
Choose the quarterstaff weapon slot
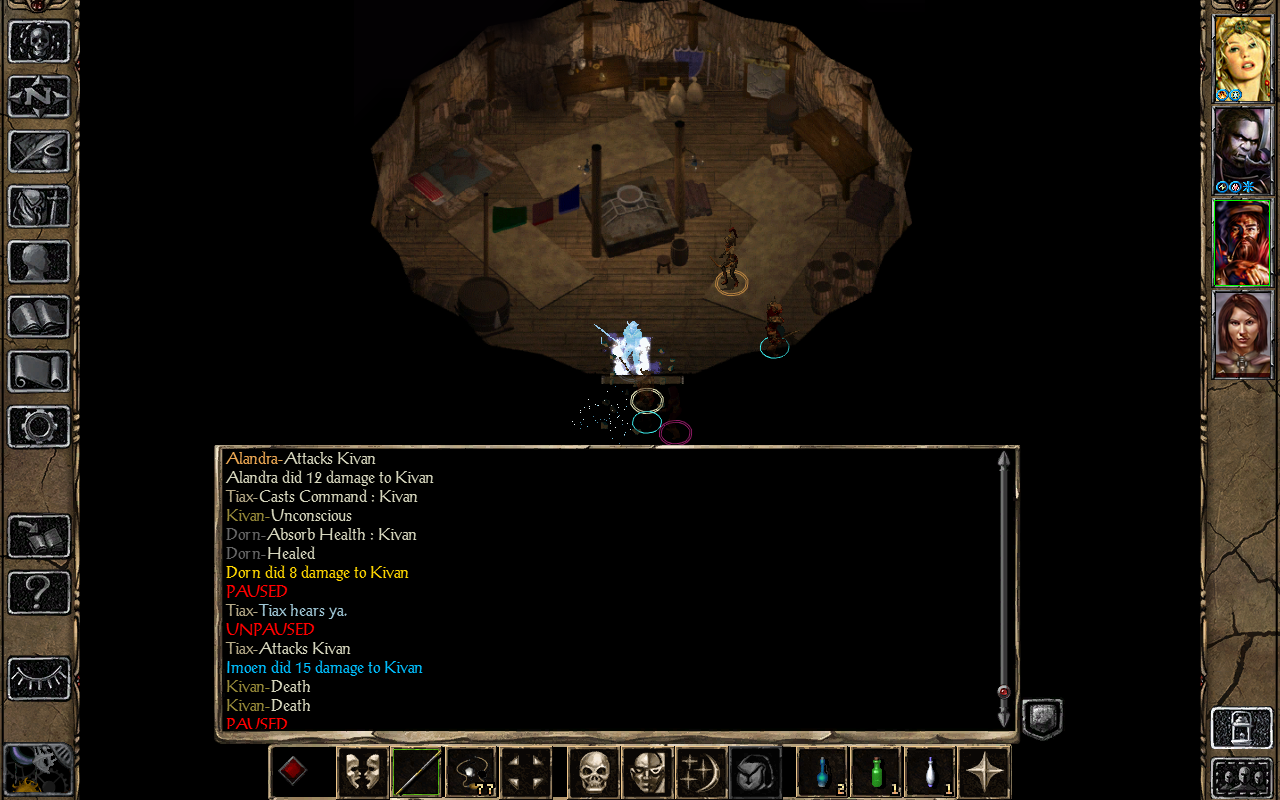tap(417, 772)
